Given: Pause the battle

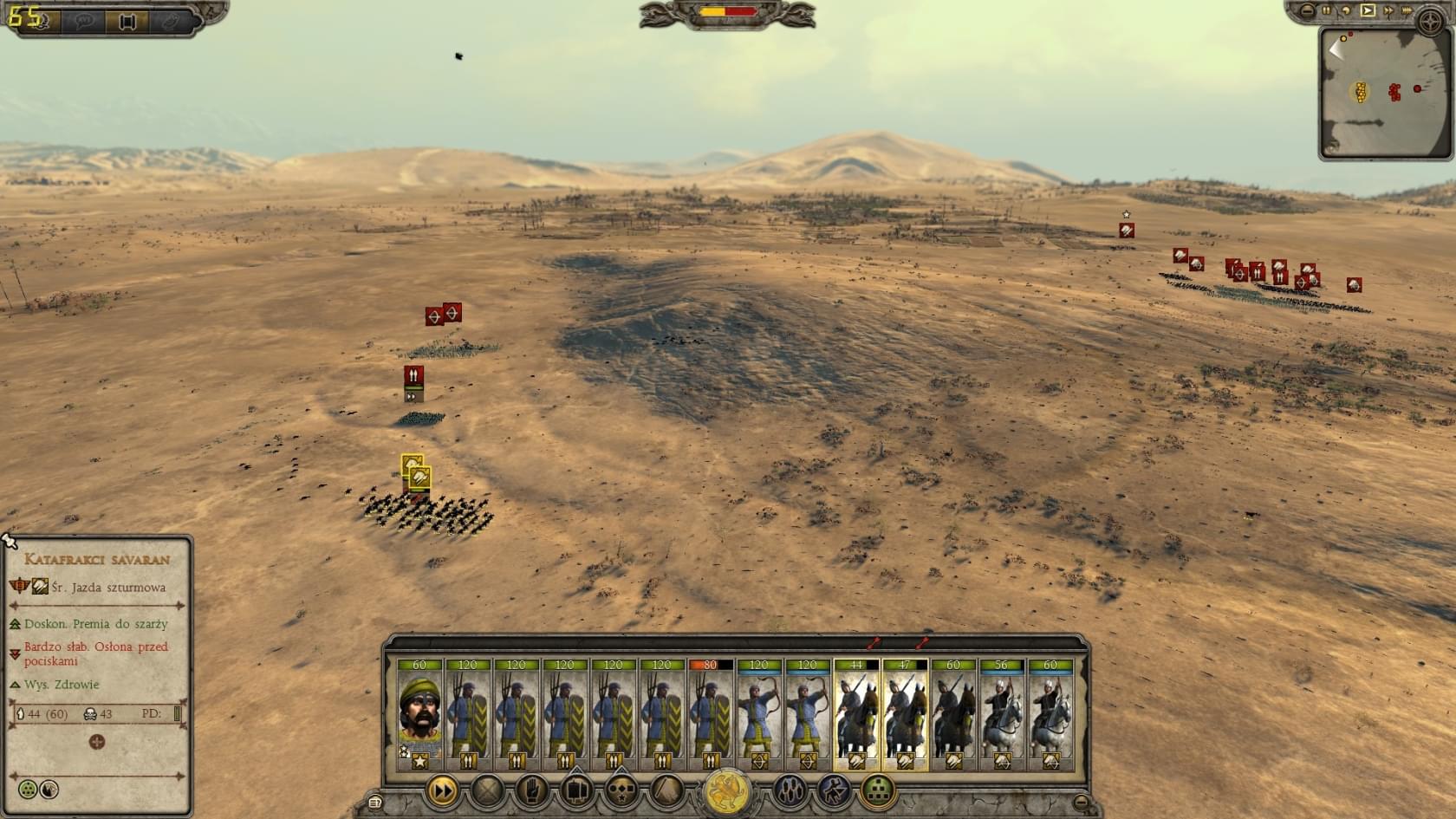Looking at the screenshot, I should (1326, 10).
